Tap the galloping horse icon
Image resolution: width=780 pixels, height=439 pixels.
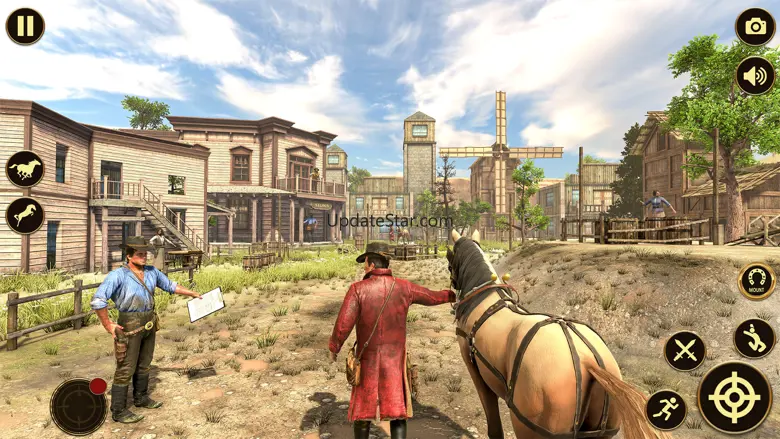pos(25,169)
